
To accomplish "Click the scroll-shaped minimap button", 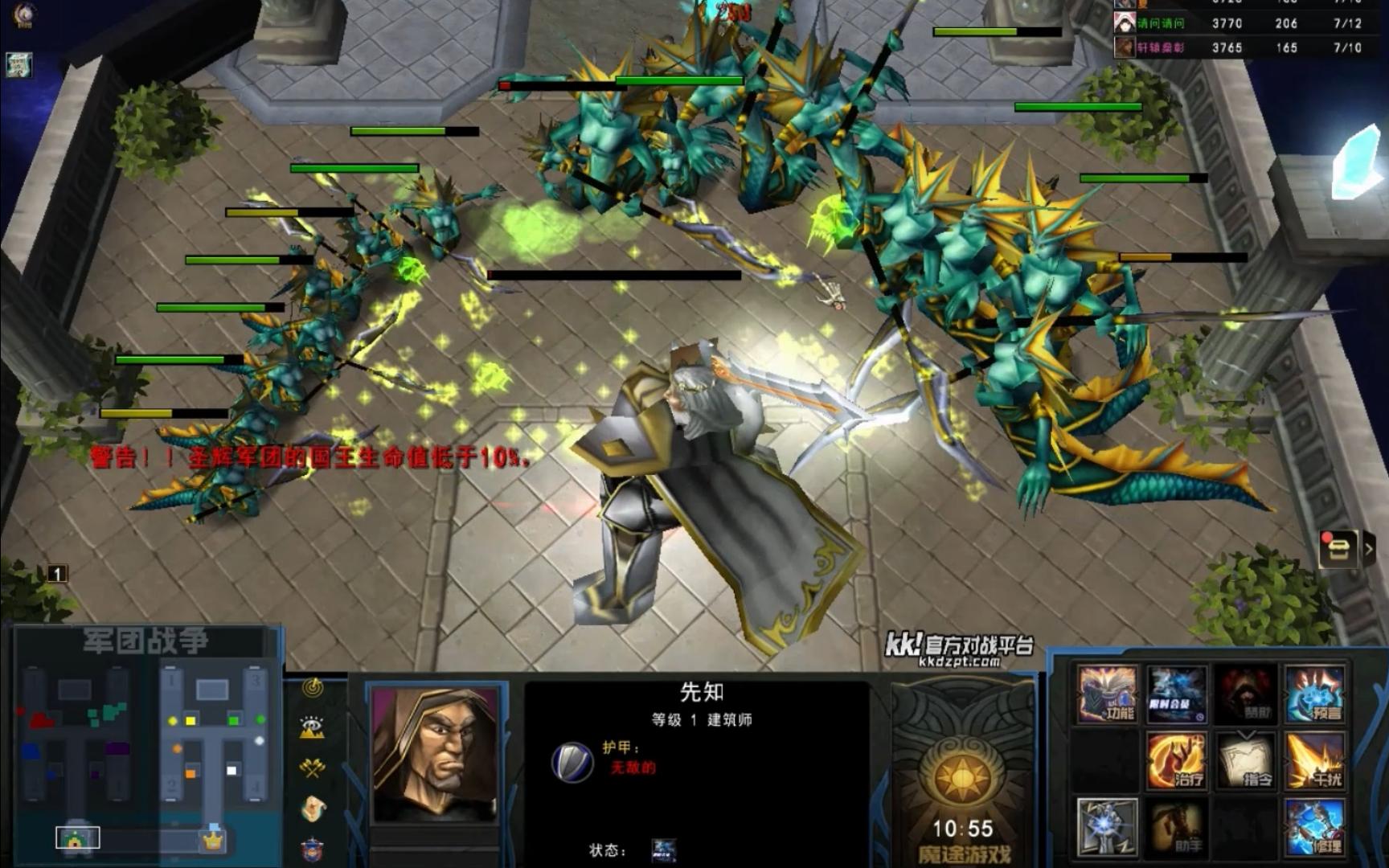I will (313, 809).
